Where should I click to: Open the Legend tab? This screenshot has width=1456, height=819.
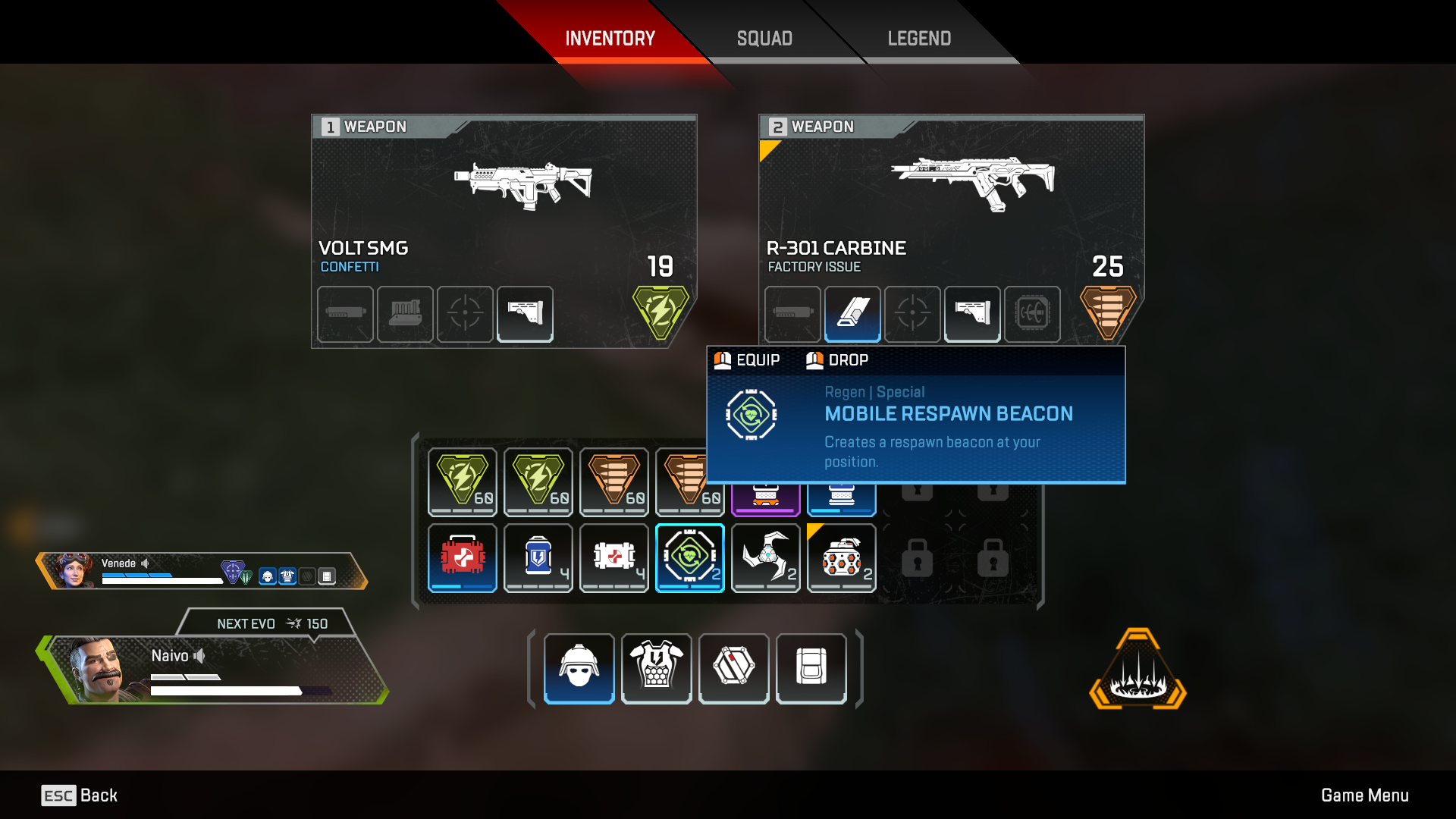tap(918, 38)
